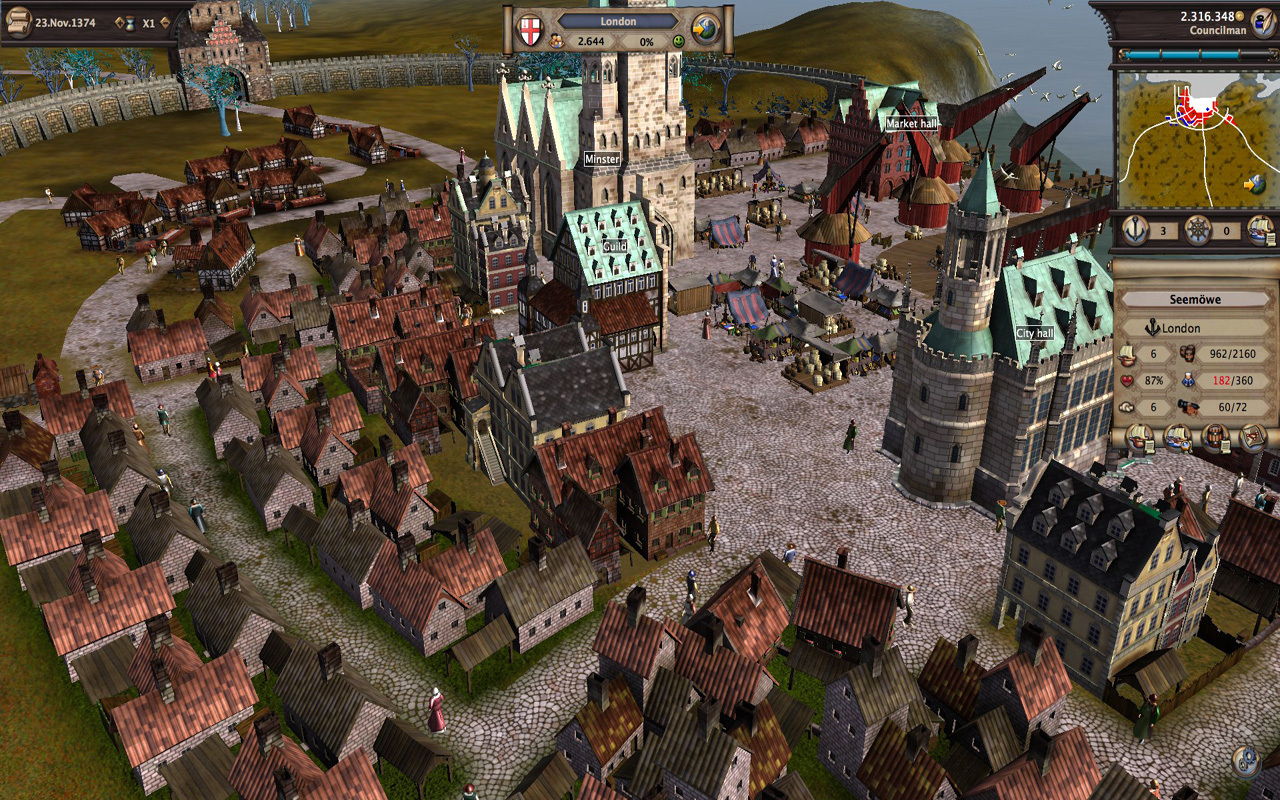
Task: Open the Seemöwe name bar to switch ships
Action: [1197, 298]
